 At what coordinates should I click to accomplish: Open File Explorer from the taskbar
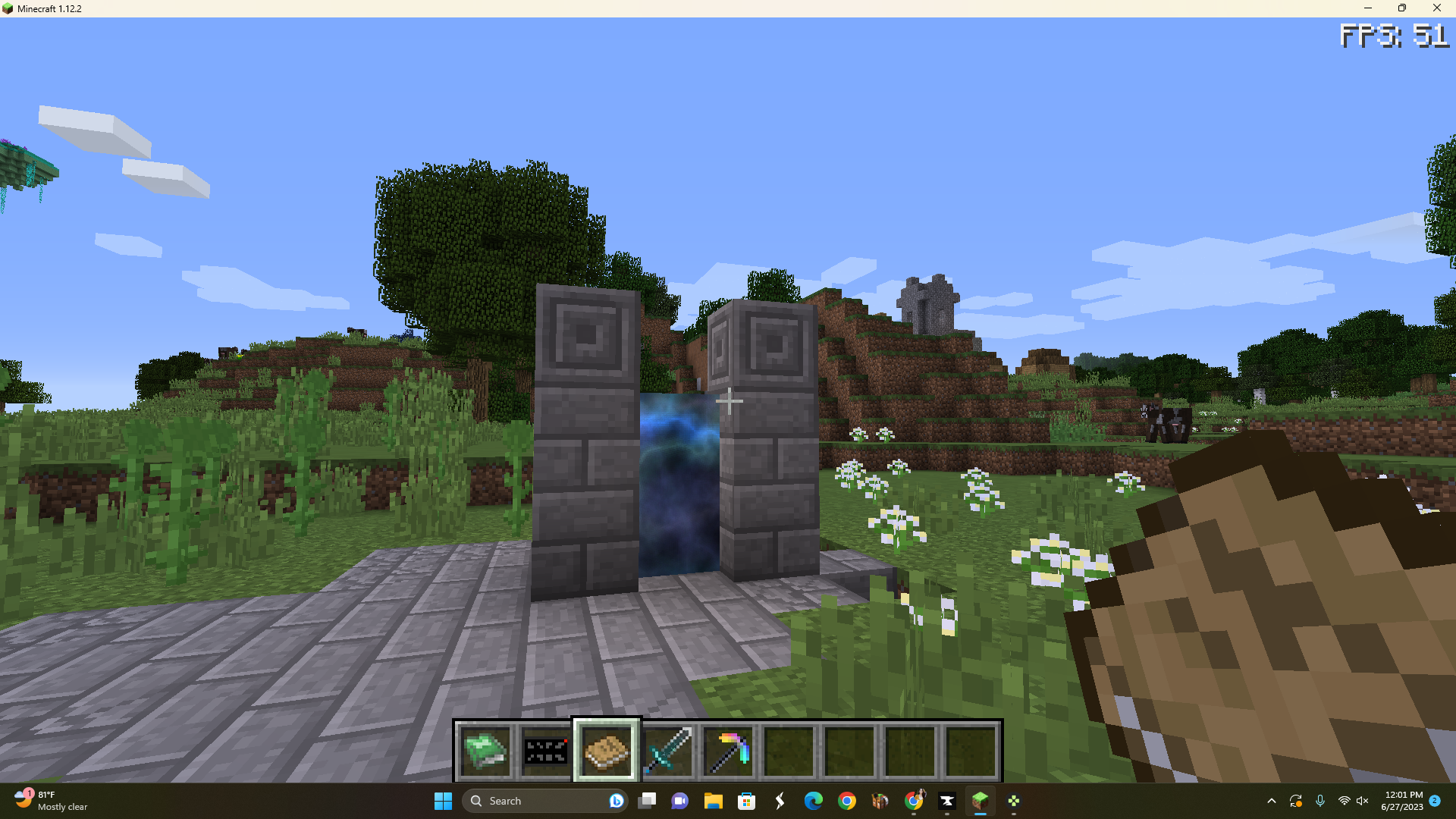tap(714, 801)
